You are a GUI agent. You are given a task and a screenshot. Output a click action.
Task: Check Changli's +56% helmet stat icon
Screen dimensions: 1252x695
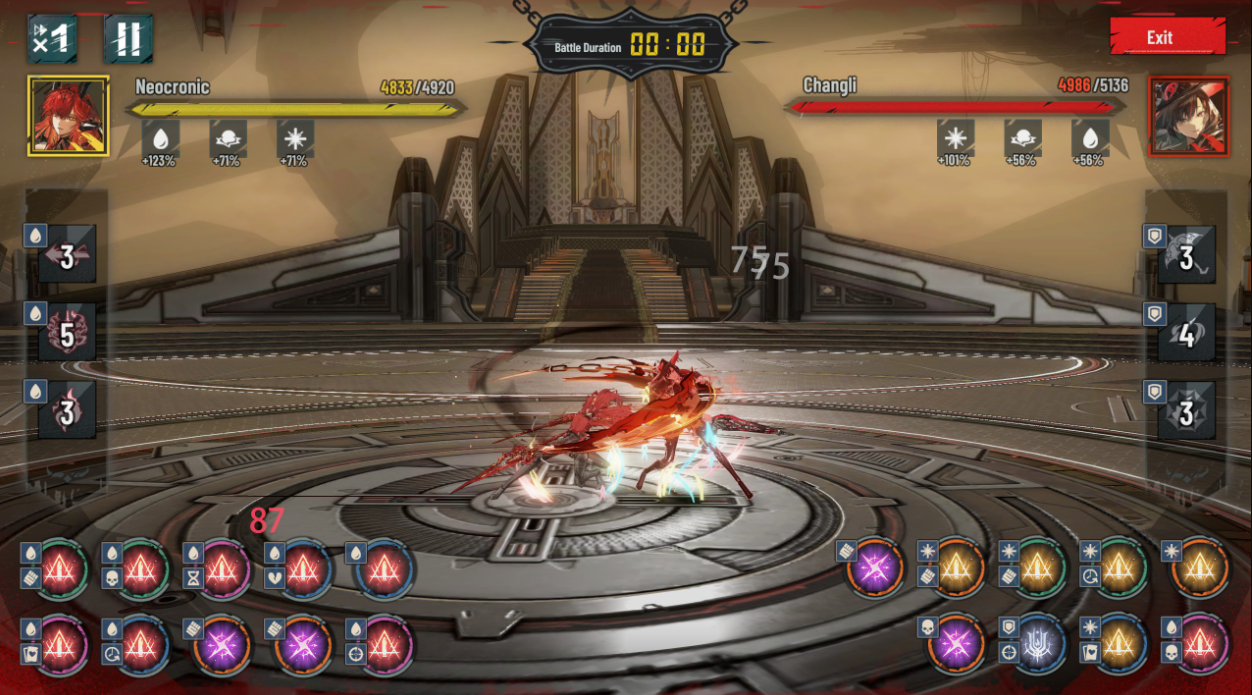[1023, 139]
